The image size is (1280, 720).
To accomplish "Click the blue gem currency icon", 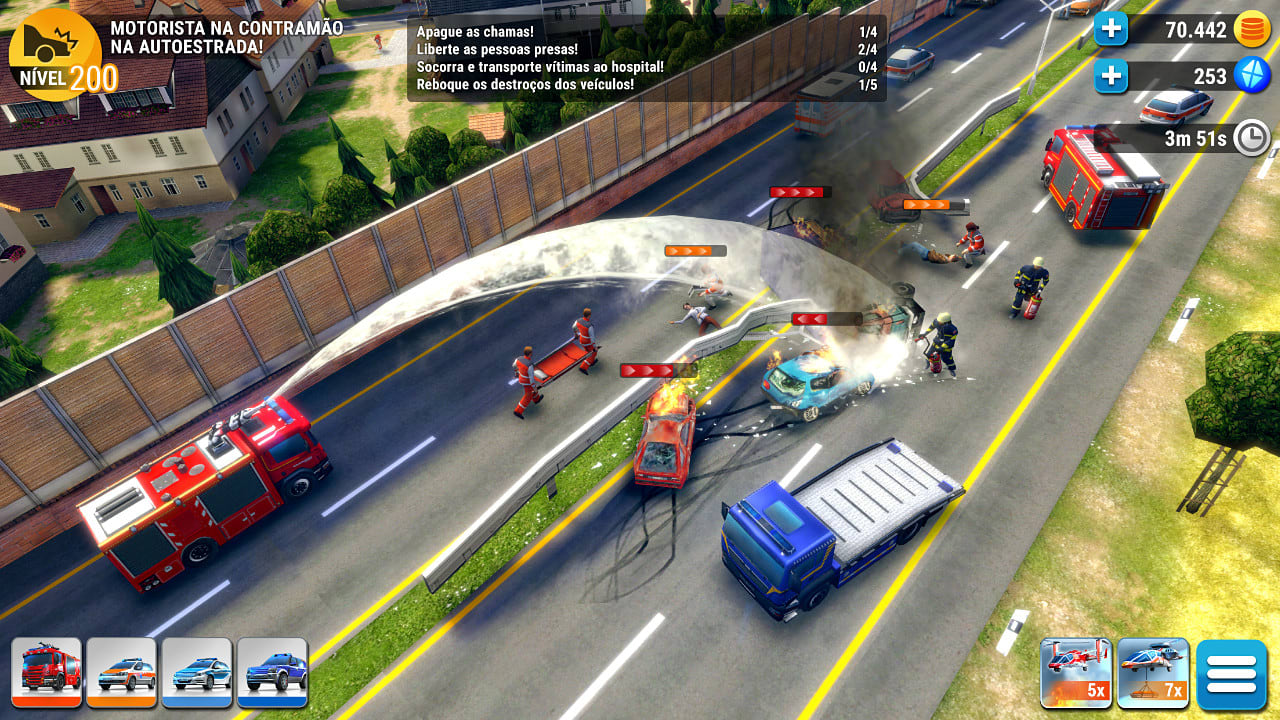I will pos(1253,75).
